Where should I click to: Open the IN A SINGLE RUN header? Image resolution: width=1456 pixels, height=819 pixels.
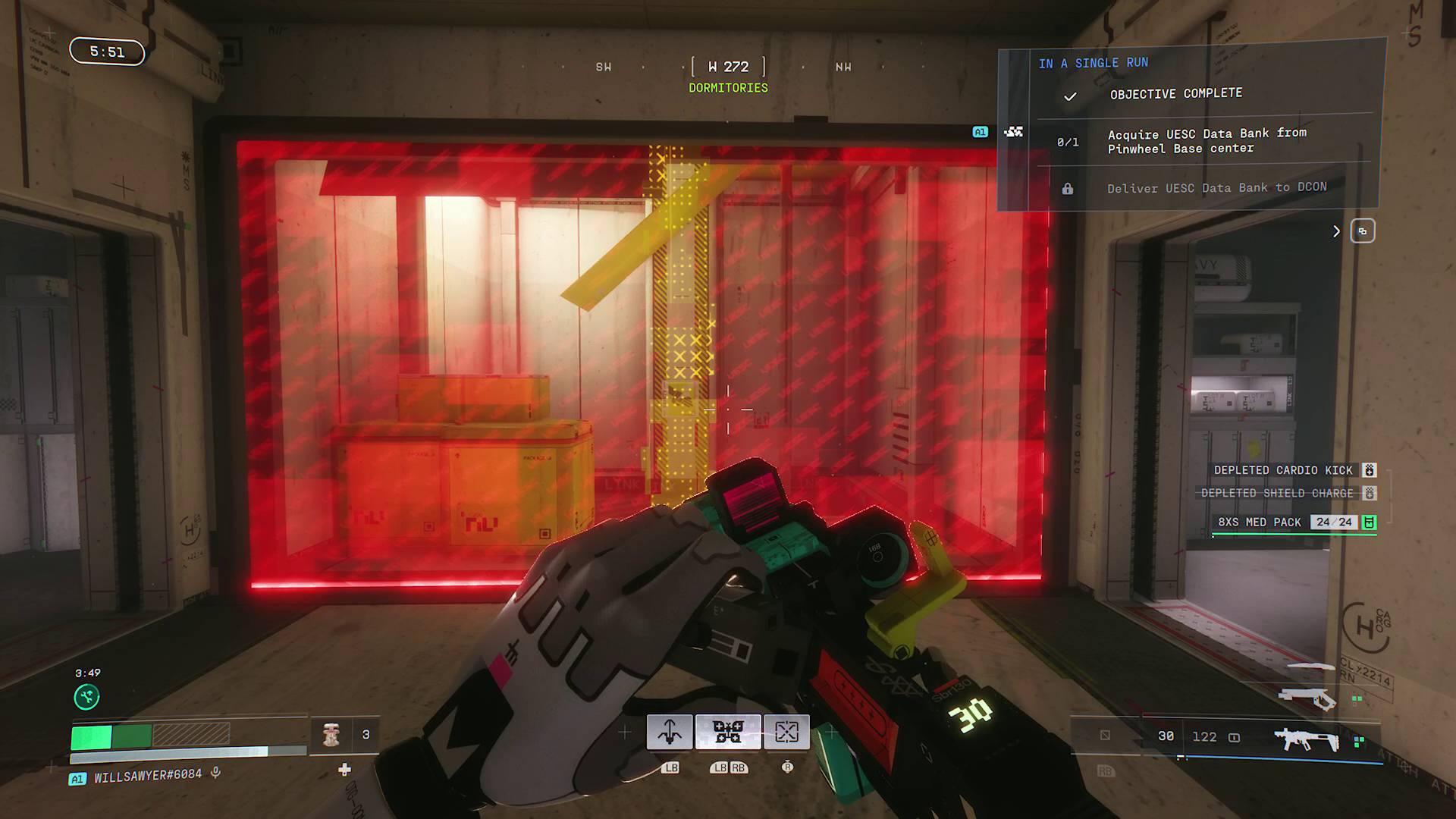1094,63
